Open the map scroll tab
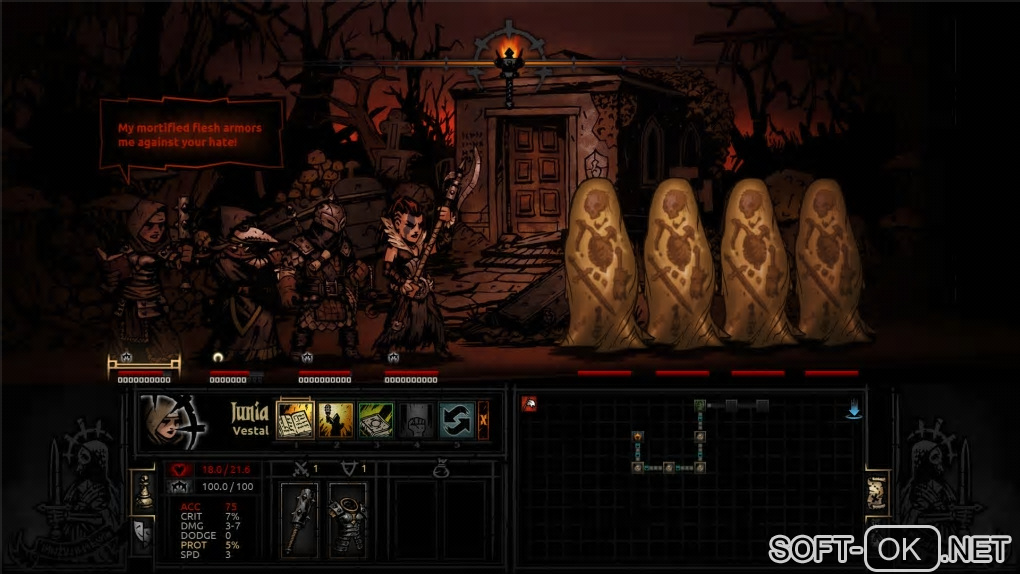Image resolution: width=1020 pixels, height=574 pixels. [877, 494]
